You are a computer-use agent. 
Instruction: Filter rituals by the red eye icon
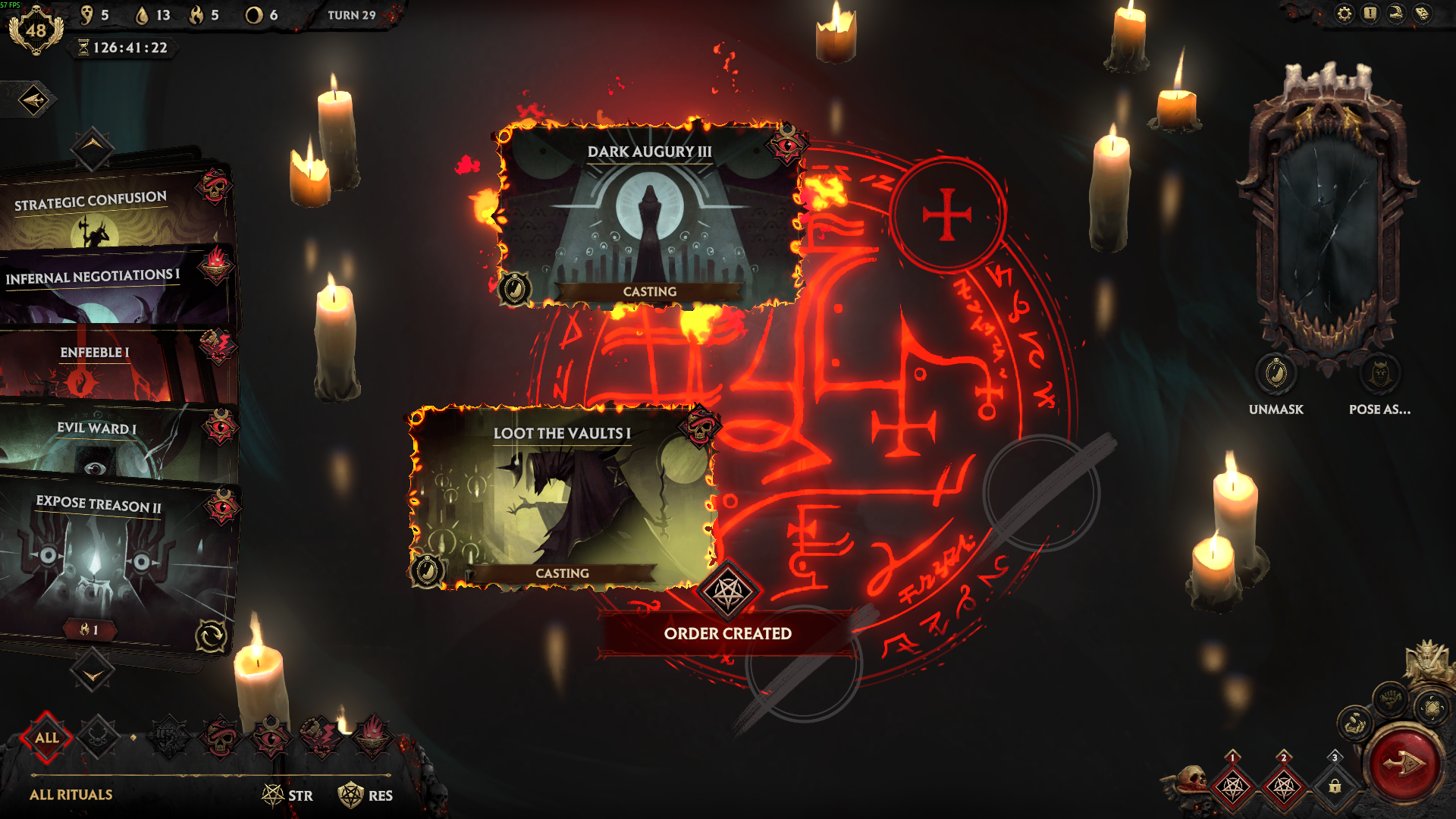tap(270, 737)
